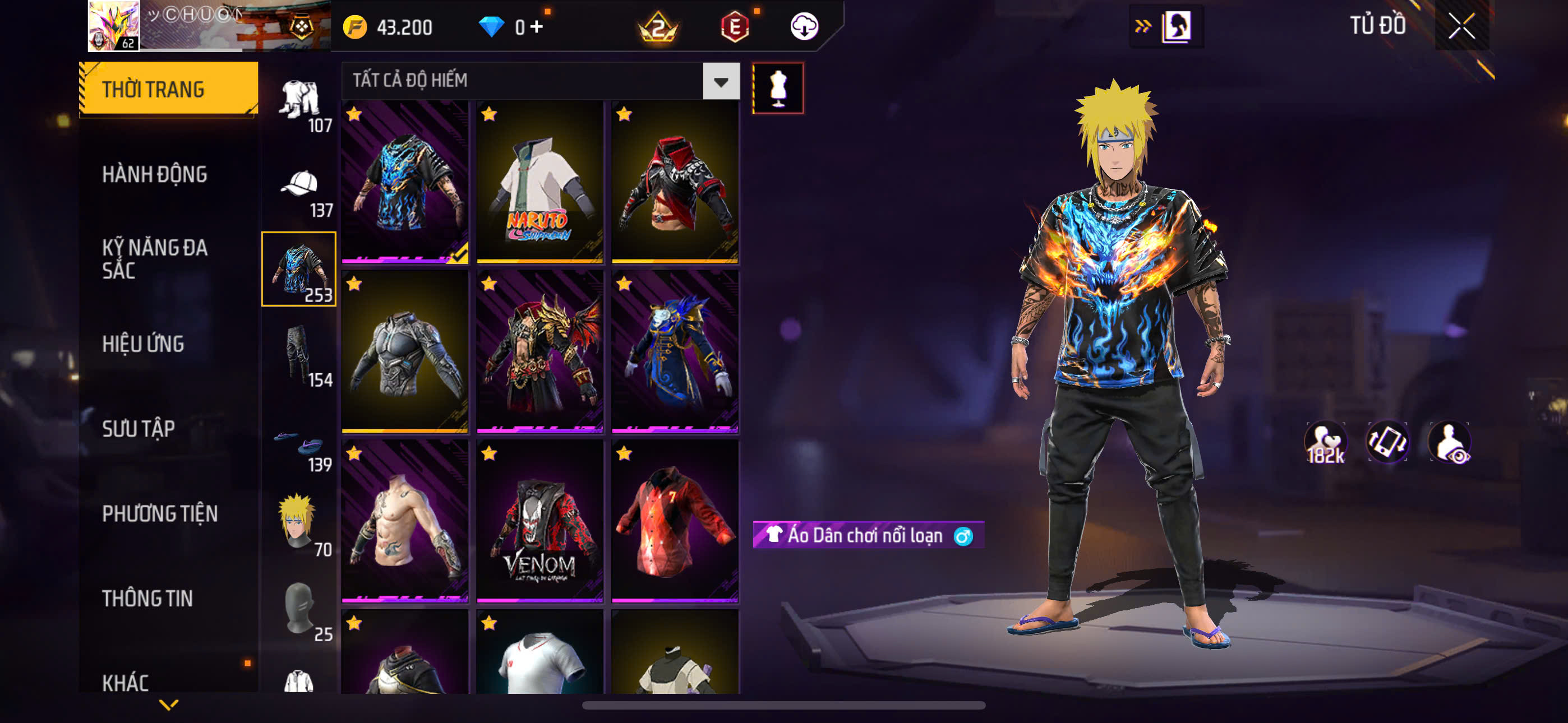Open the hats category with 137 items
This screenshot has height=723, width=1568.
tap(299, 191)
